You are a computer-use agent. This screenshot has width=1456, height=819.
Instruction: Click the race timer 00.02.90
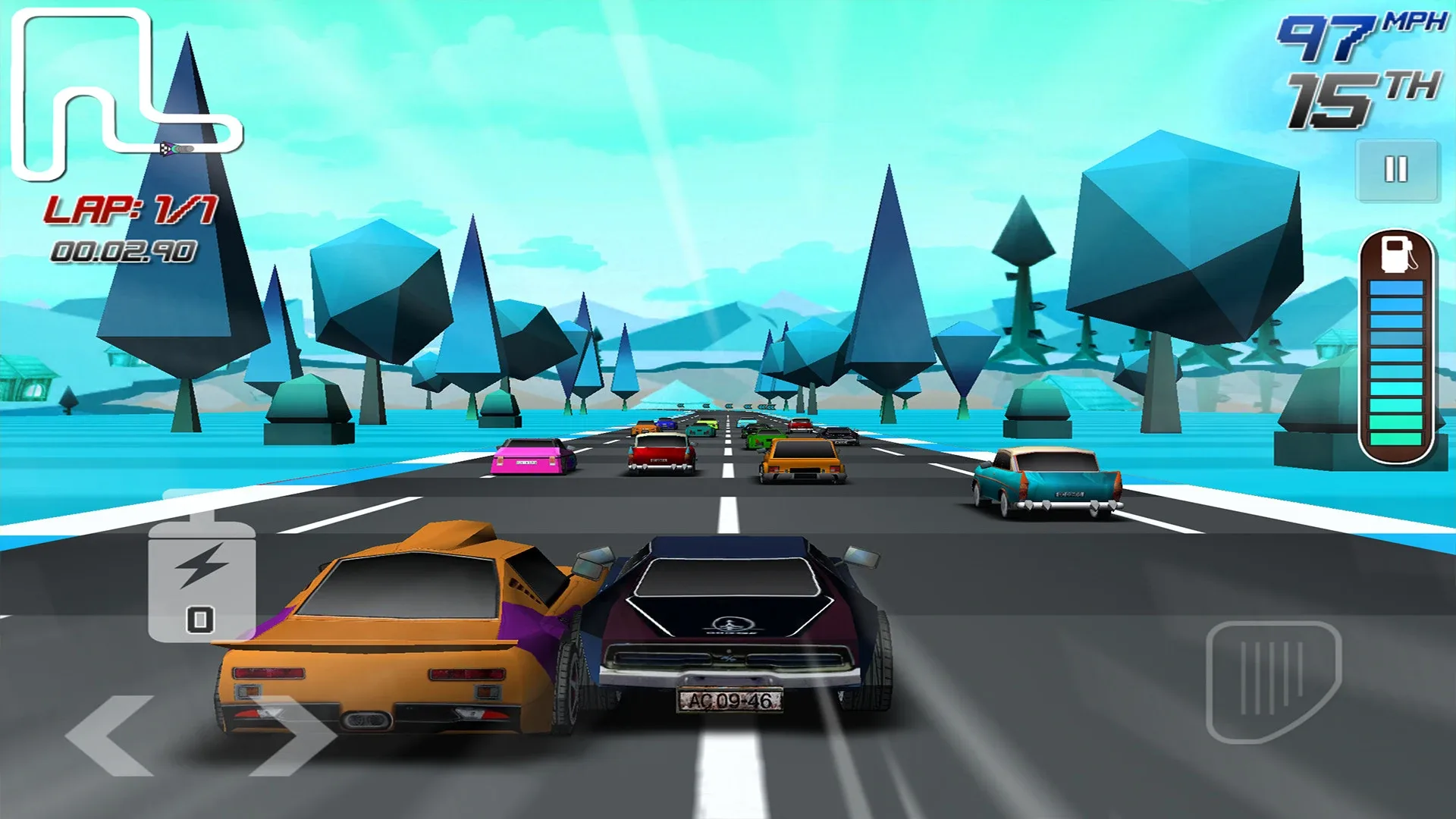pyautogui.click(x=121, y=250)
